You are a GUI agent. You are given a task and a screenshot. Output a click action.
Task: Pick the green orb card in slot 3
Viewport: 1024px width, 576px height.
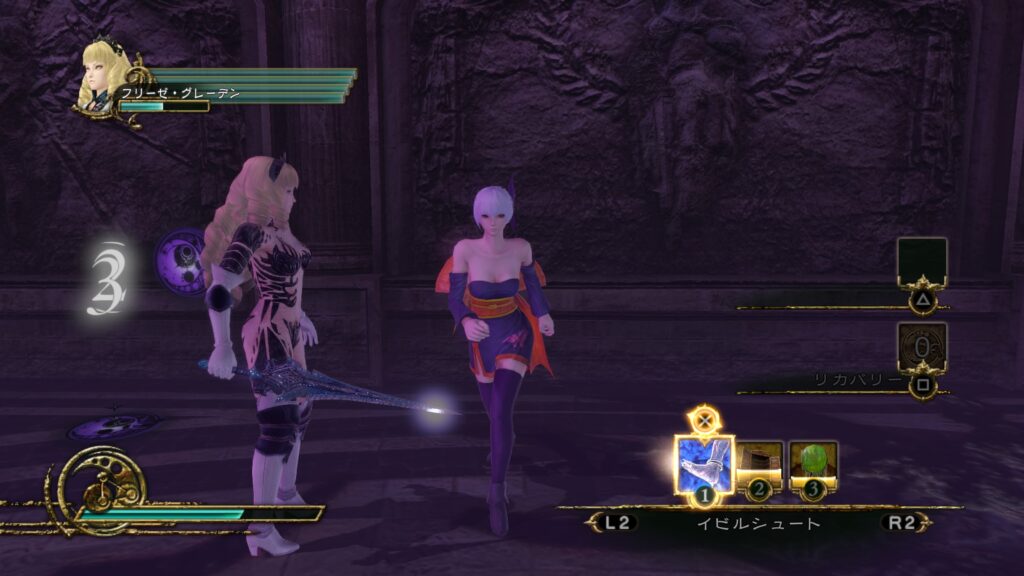point(813,464)
